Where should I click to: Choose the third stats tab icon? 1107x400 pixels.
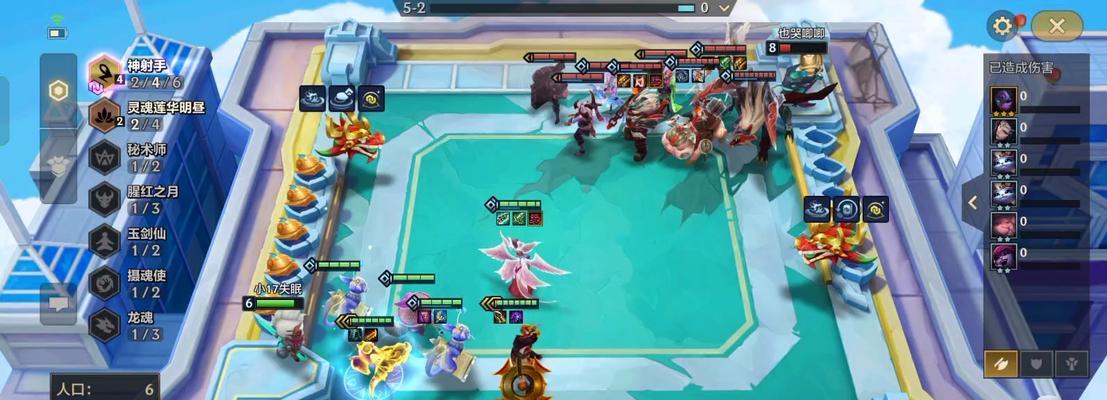coord(1070,364)
